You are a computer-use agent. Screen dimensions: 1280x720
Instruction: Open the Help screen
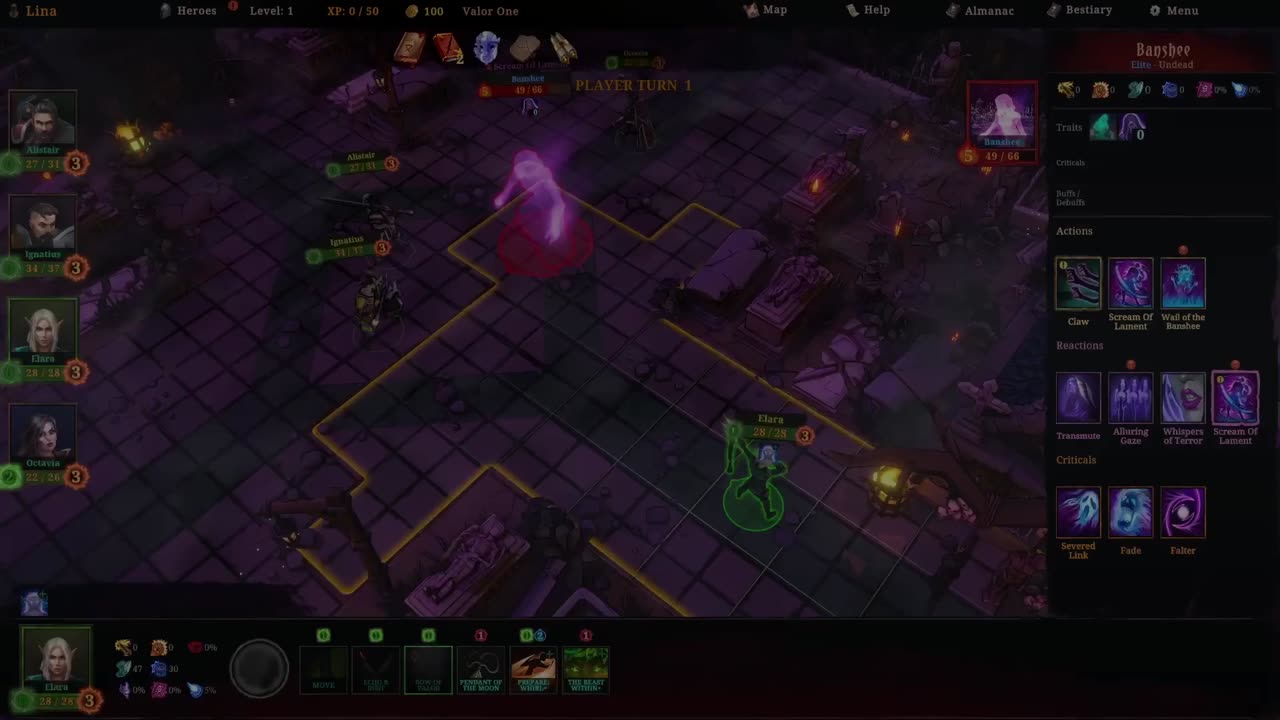pyautogui.click(x=868, y=10)
